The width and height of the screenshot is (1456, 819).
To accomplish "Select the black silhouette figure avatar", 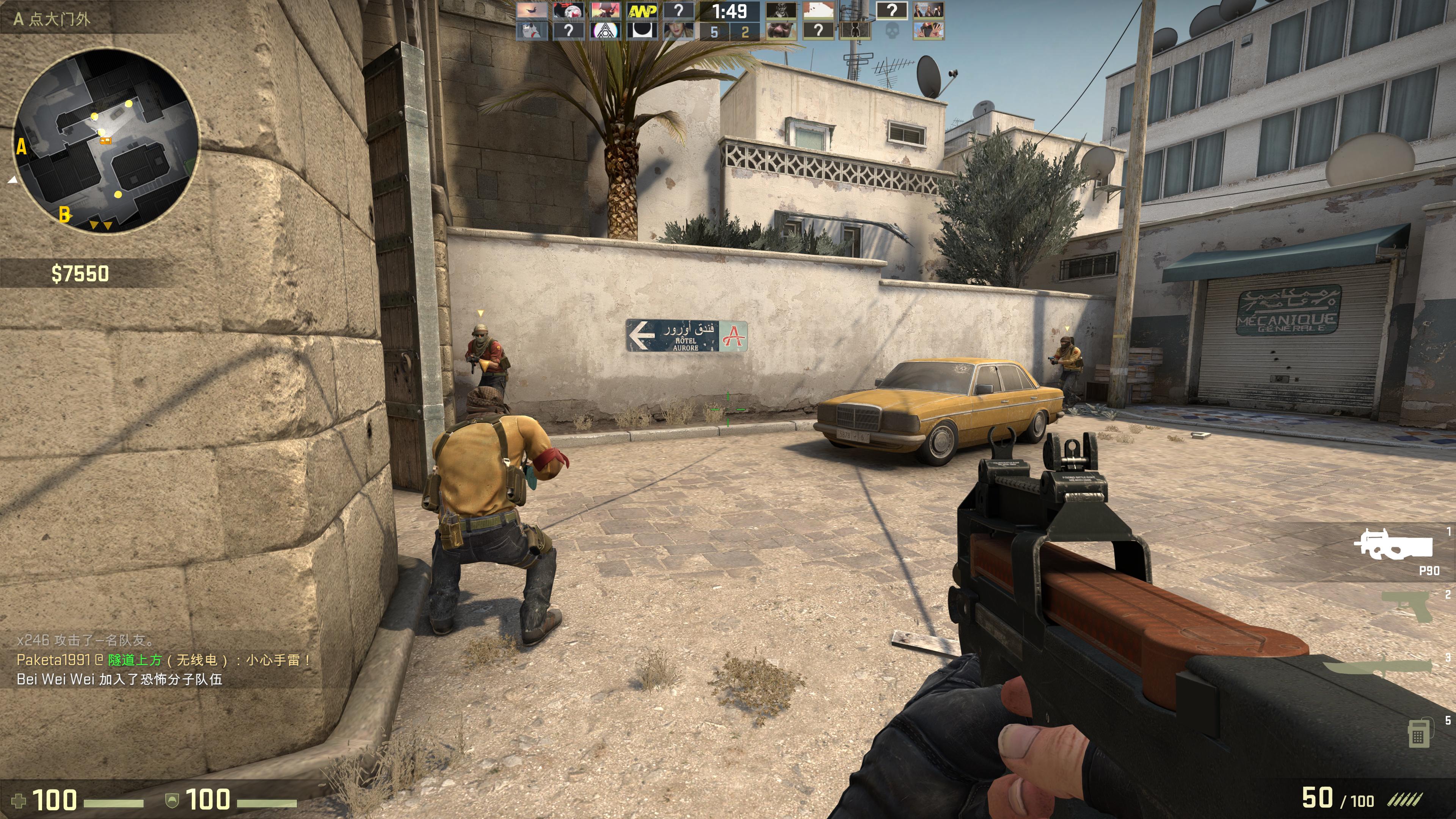I will [855, 30].
